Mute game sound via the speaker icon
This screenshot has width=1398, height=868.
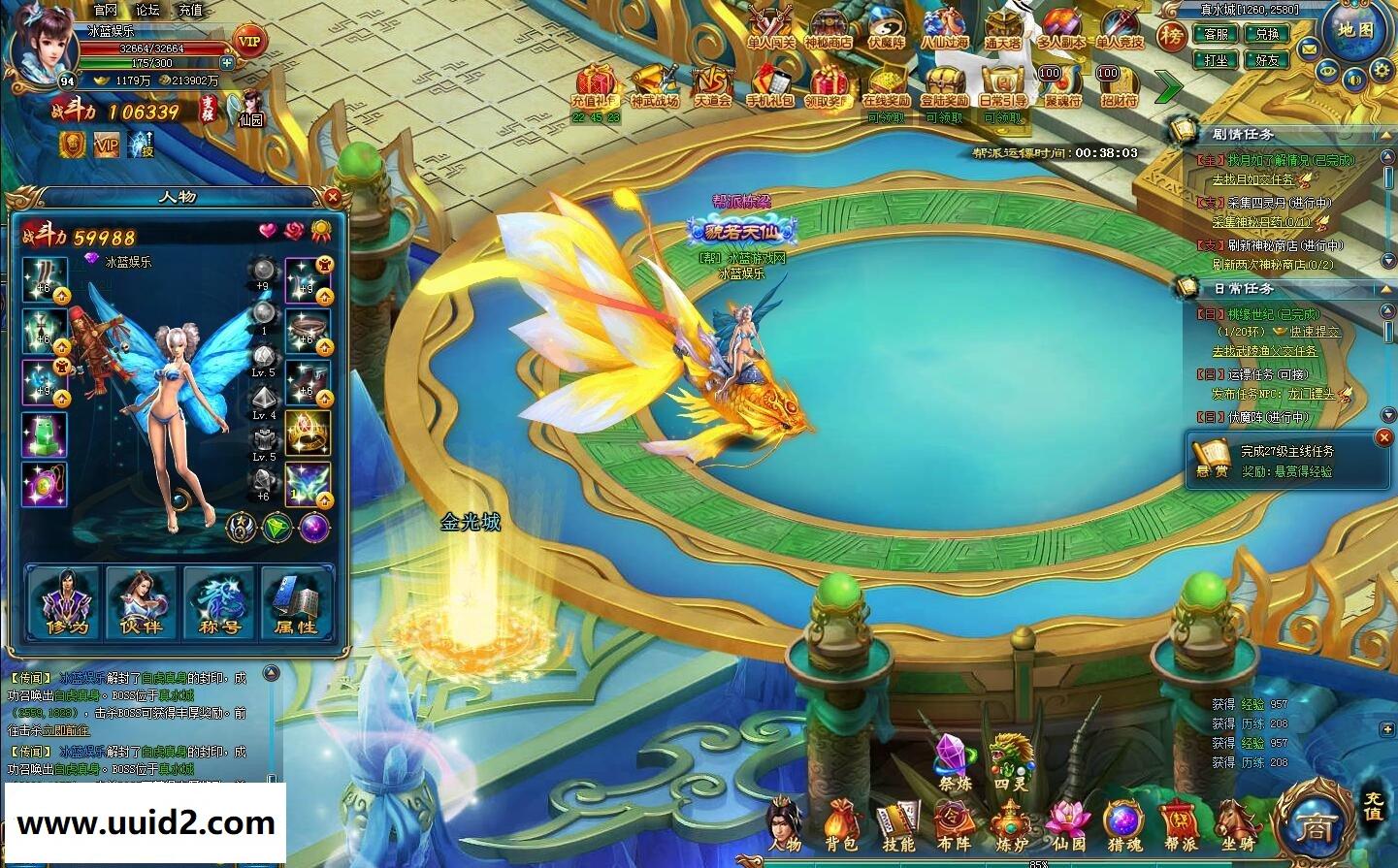coord(1354,81)
